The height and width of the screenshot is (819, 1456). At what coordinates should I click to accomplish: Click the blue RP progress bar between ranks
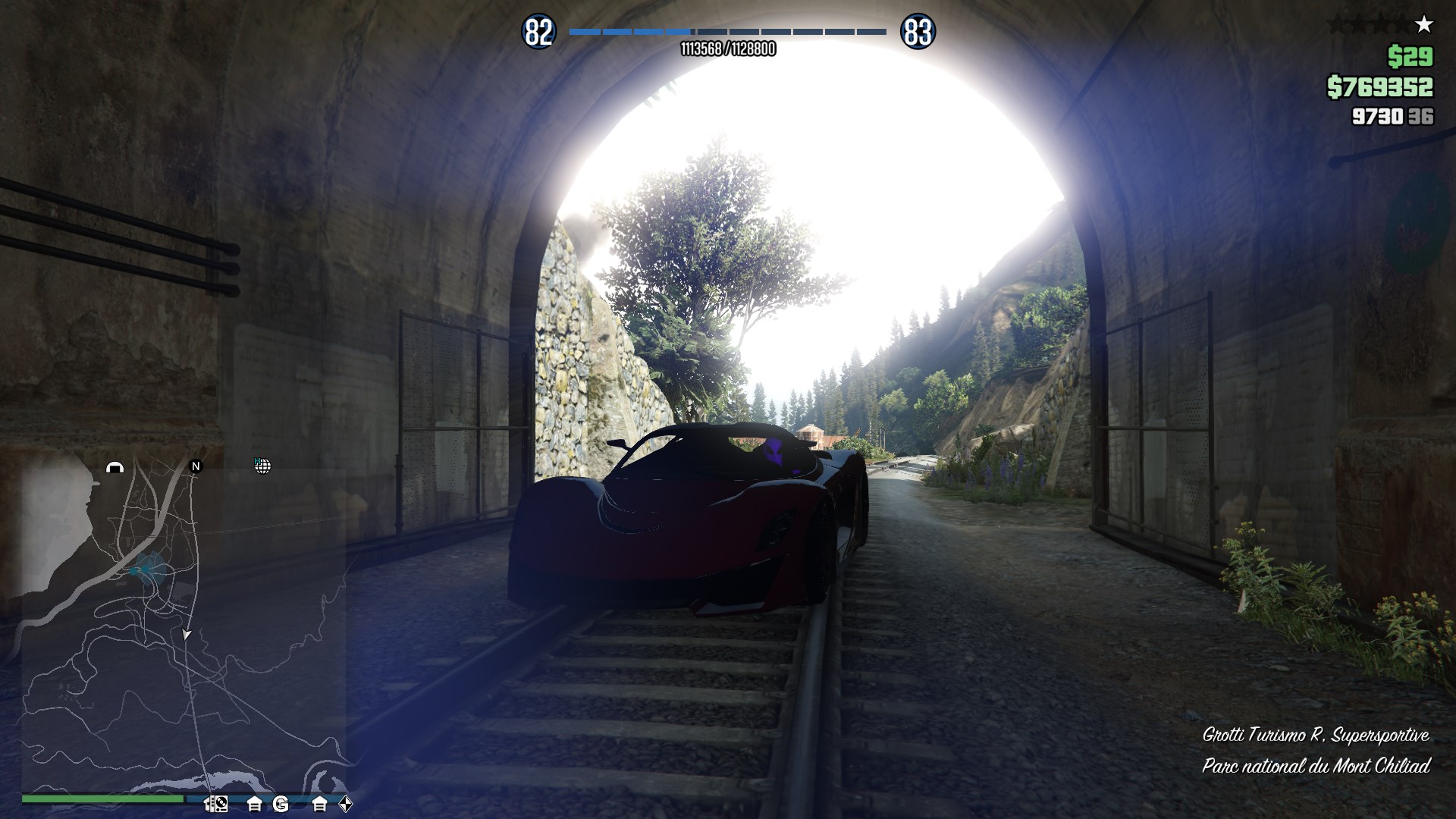(x=726, y=32)
